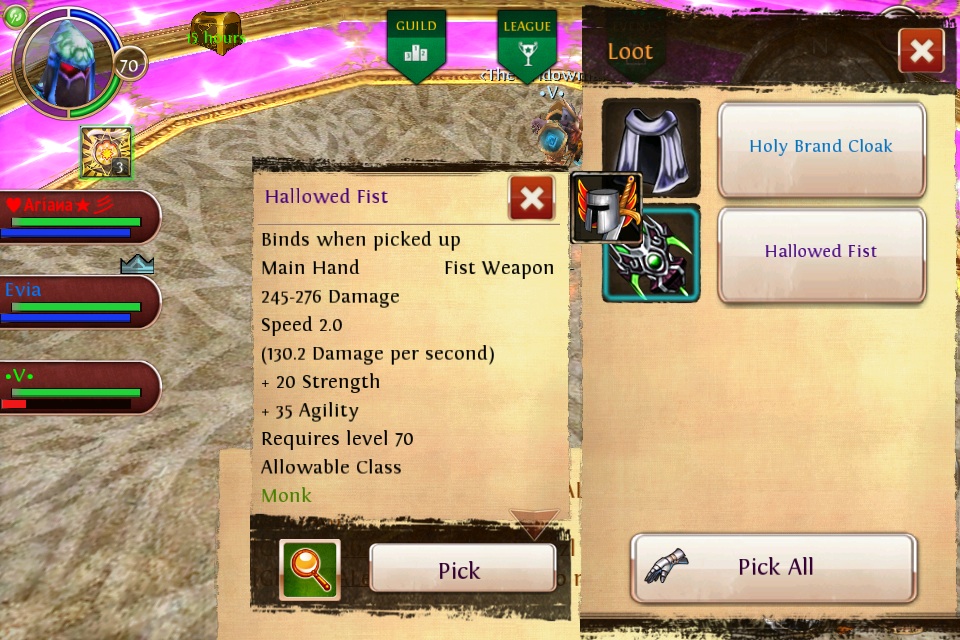
Task: Loot everything with Pick All
Action: (x=773, y=567)
